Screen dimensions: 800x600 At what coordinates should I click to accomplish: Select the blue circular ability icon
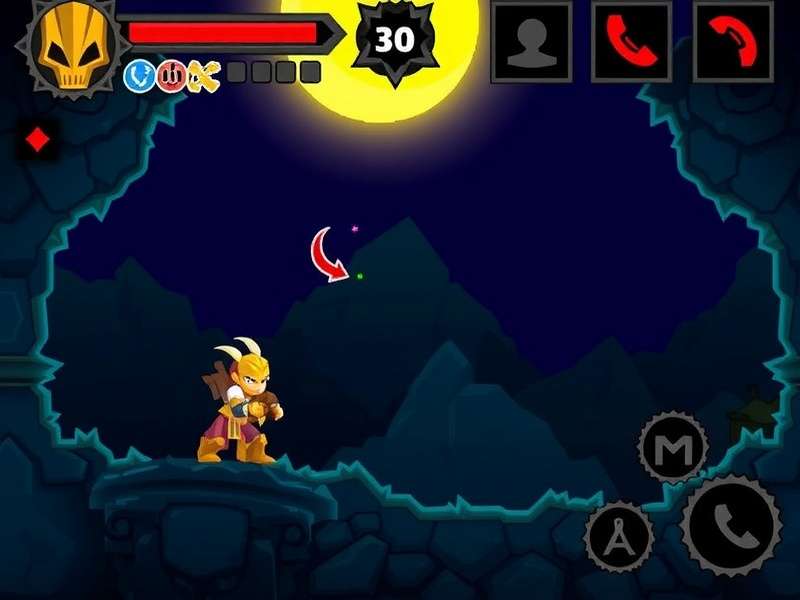pos(139,75)
